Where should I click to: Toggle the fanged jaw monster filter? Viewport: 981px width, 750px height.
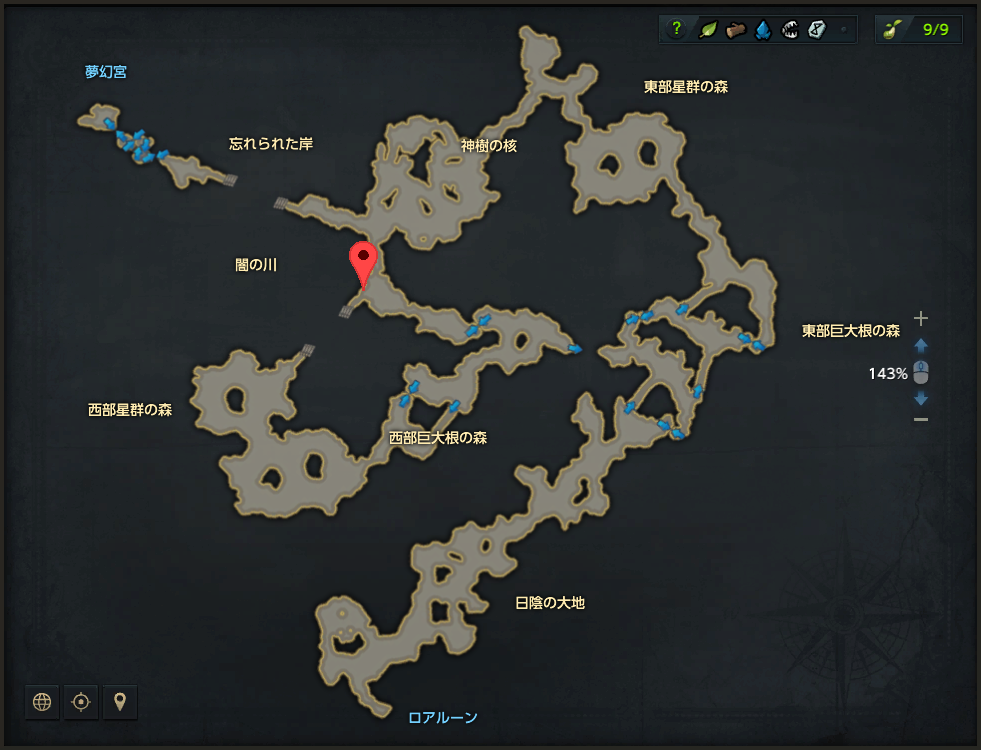tap(790, 29)
